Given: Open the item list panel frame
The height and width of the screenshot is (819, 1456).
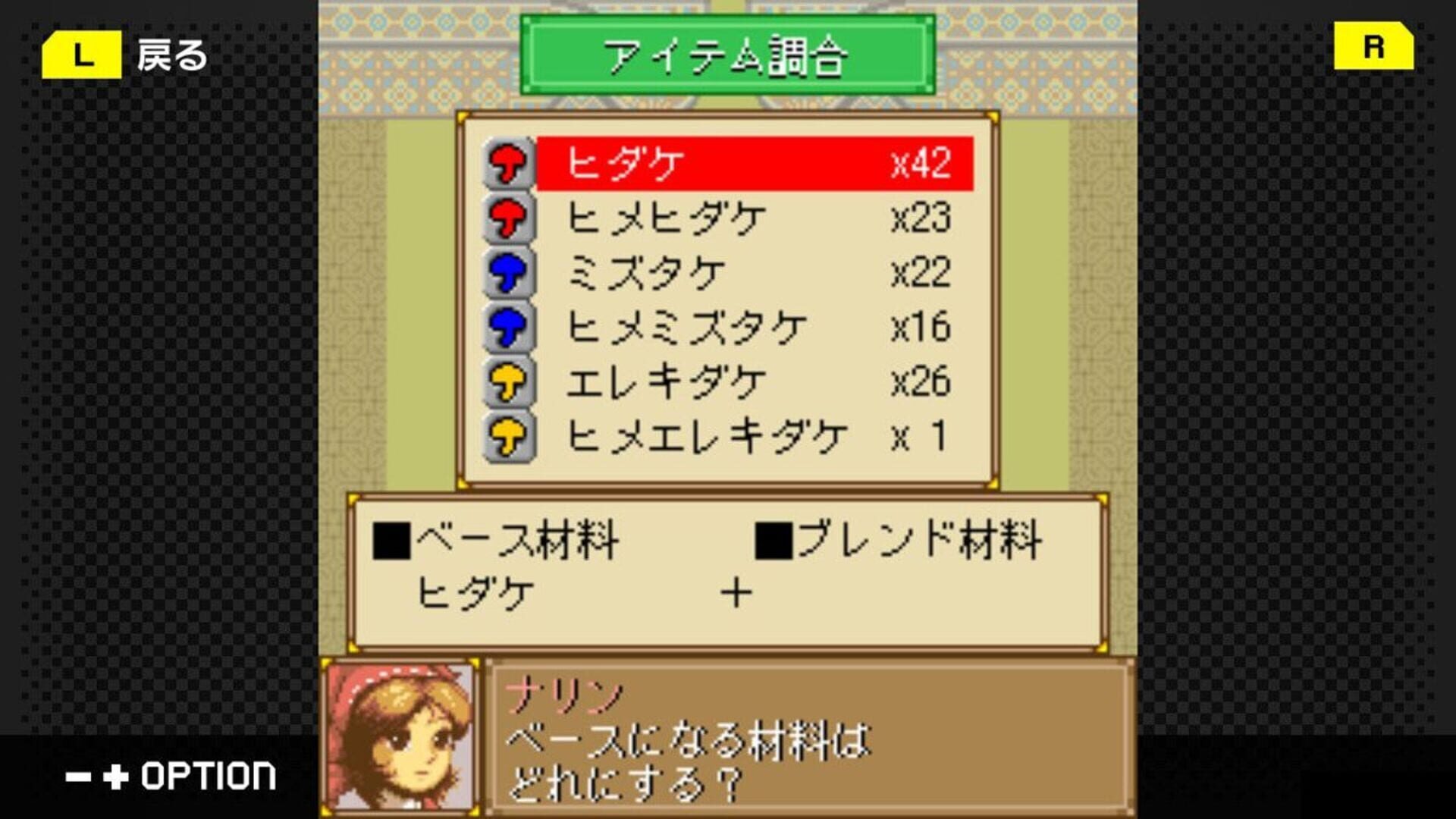Looking at the screenshot, I should tap(728, 296).
